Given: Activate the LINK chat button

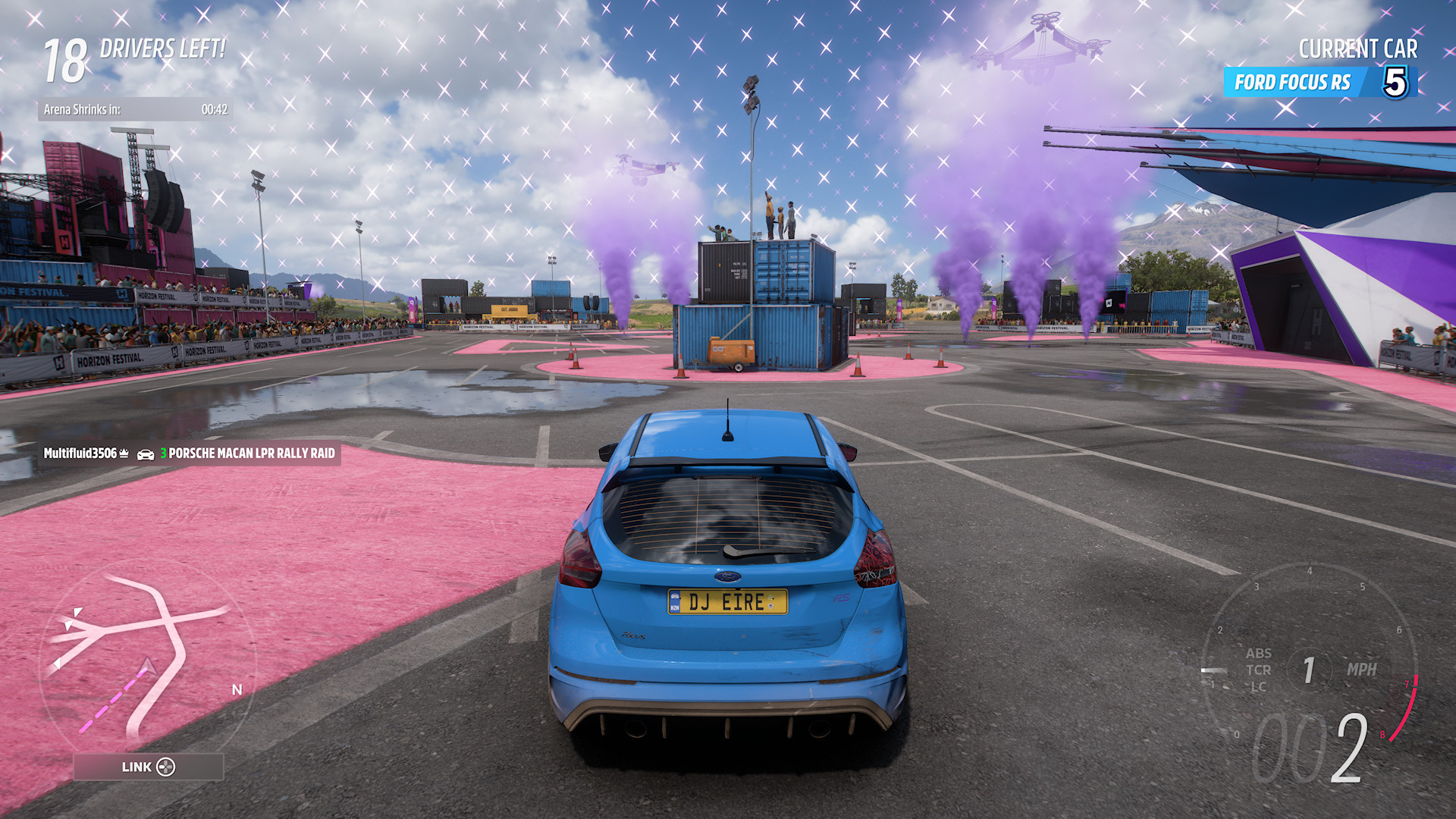Looking at the screenshot, I should tap(149, 767).
